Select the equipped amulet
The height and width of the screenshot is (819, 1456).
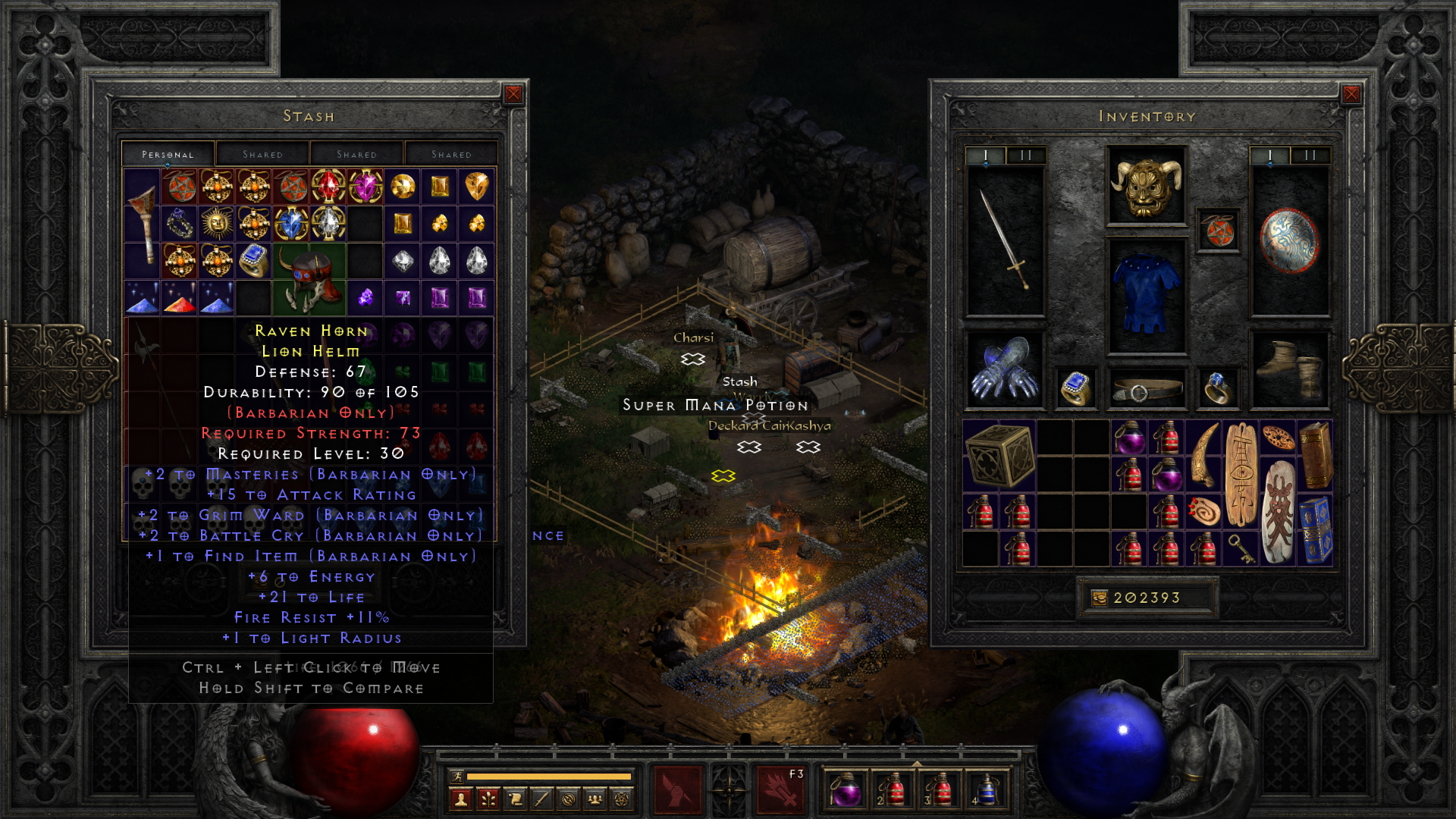1219,231
